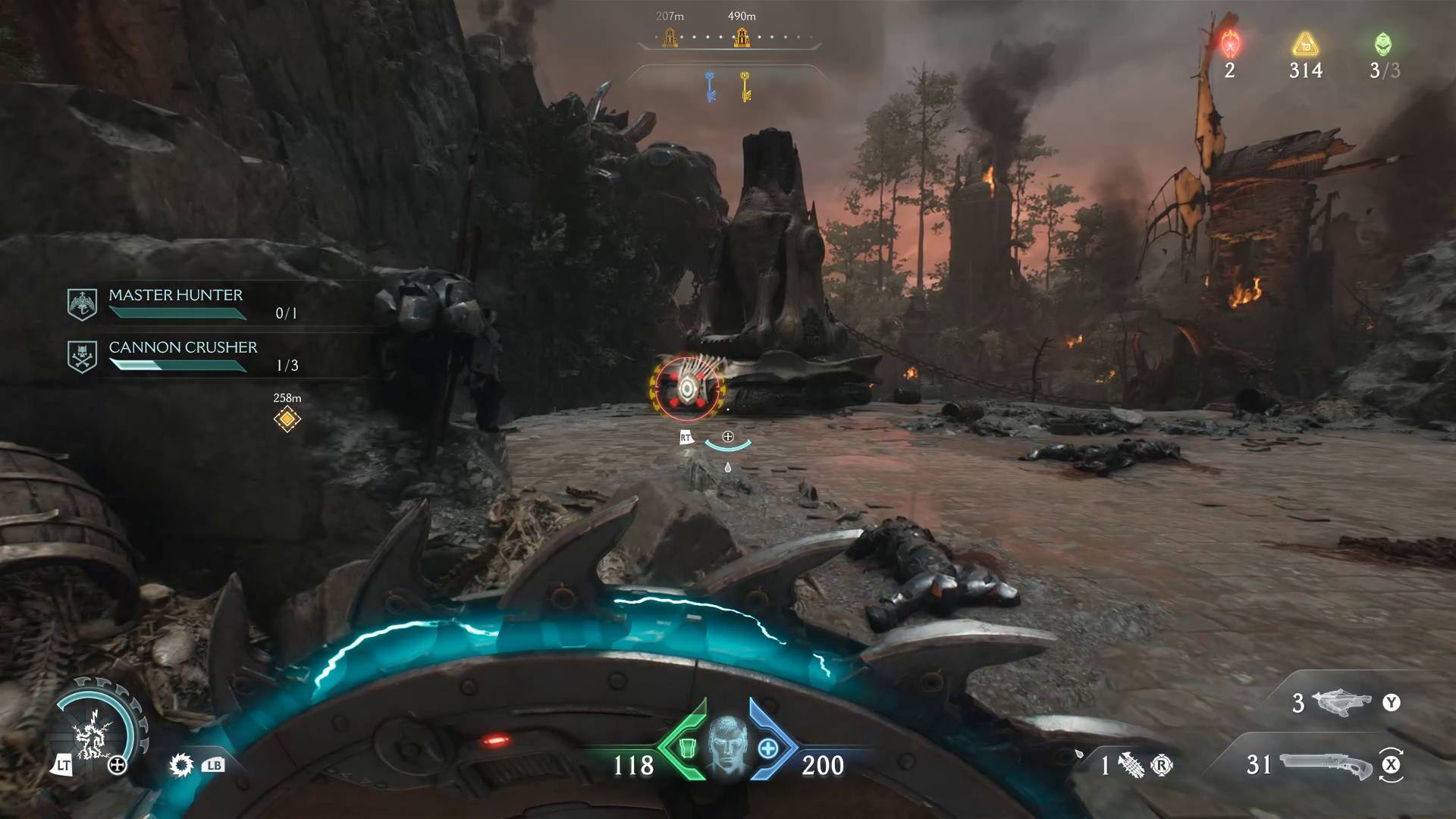The height and width of the screenshot is (819, 1456).
Task: Click the green armor shield icon
Action: pyautogui.click(x=686, y=748)
